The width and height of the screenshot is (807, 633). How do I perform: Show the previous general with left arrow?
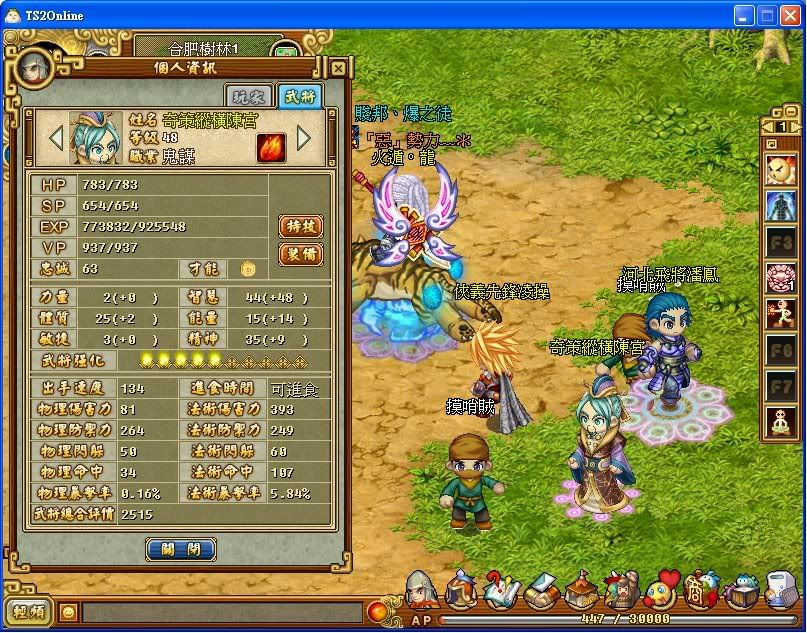(x=55, y=137)
